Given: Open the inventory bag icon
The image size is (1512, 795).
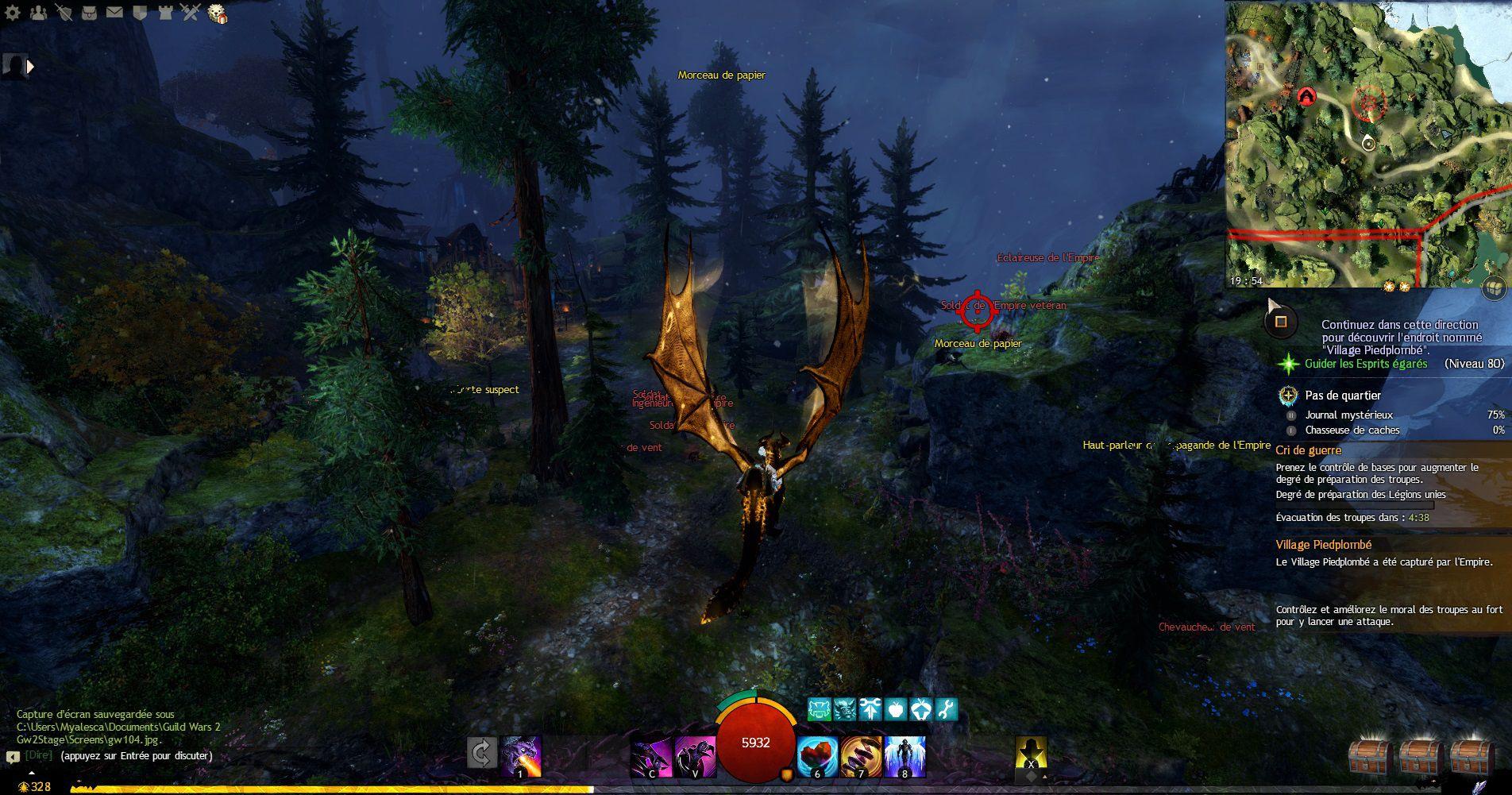Looking at the screenshot, I should (x=89, y=12).
